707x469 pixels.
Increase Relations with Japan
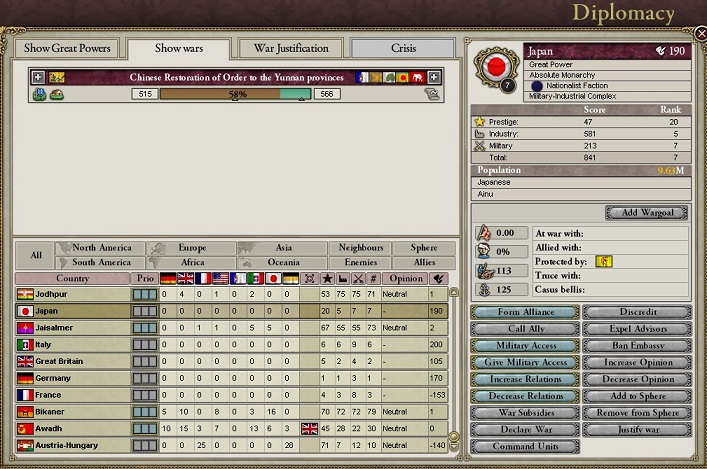(x=524, y=379)
